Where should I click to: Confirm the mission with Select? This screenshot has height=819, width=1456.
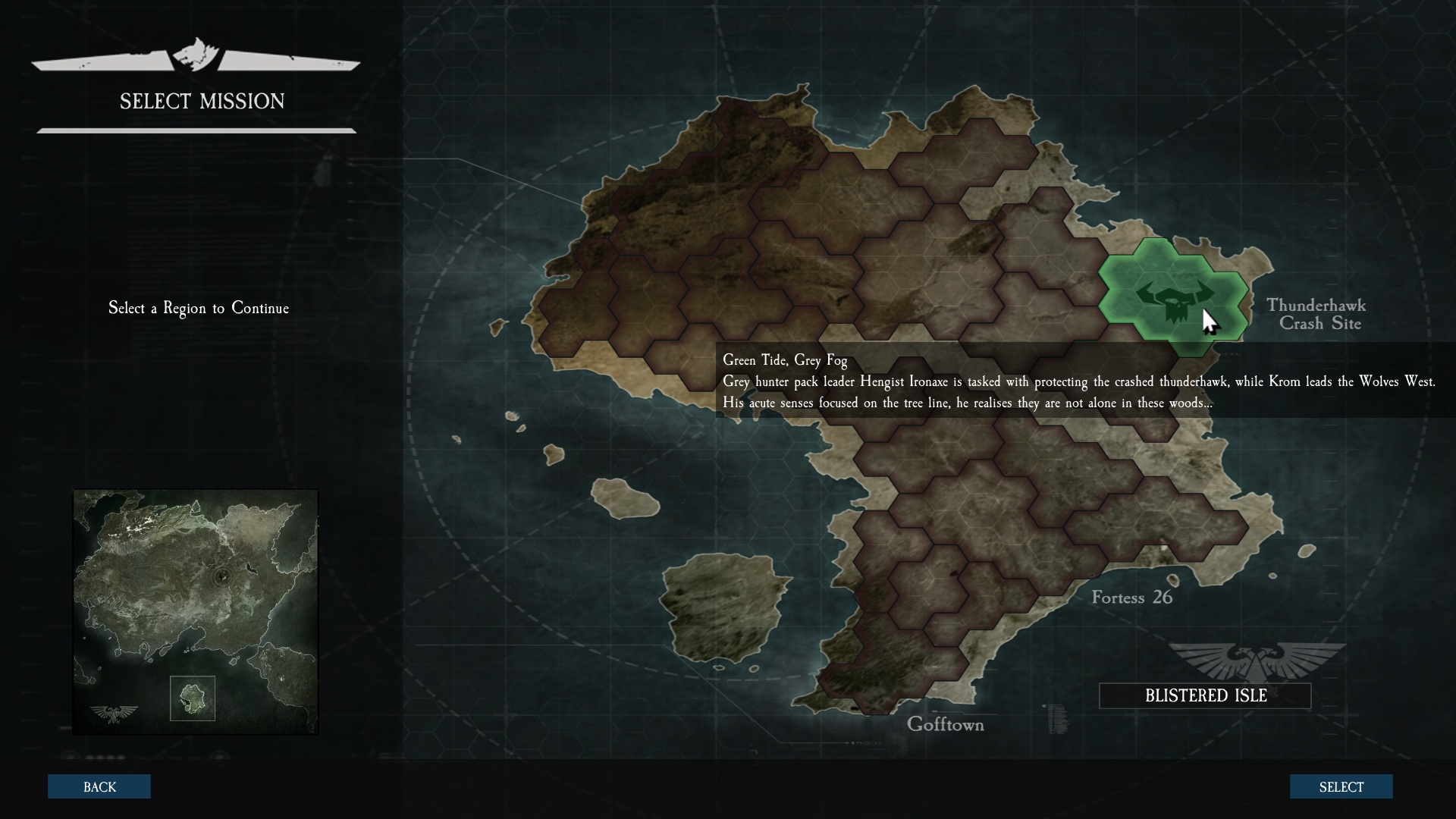point(1341,786)
